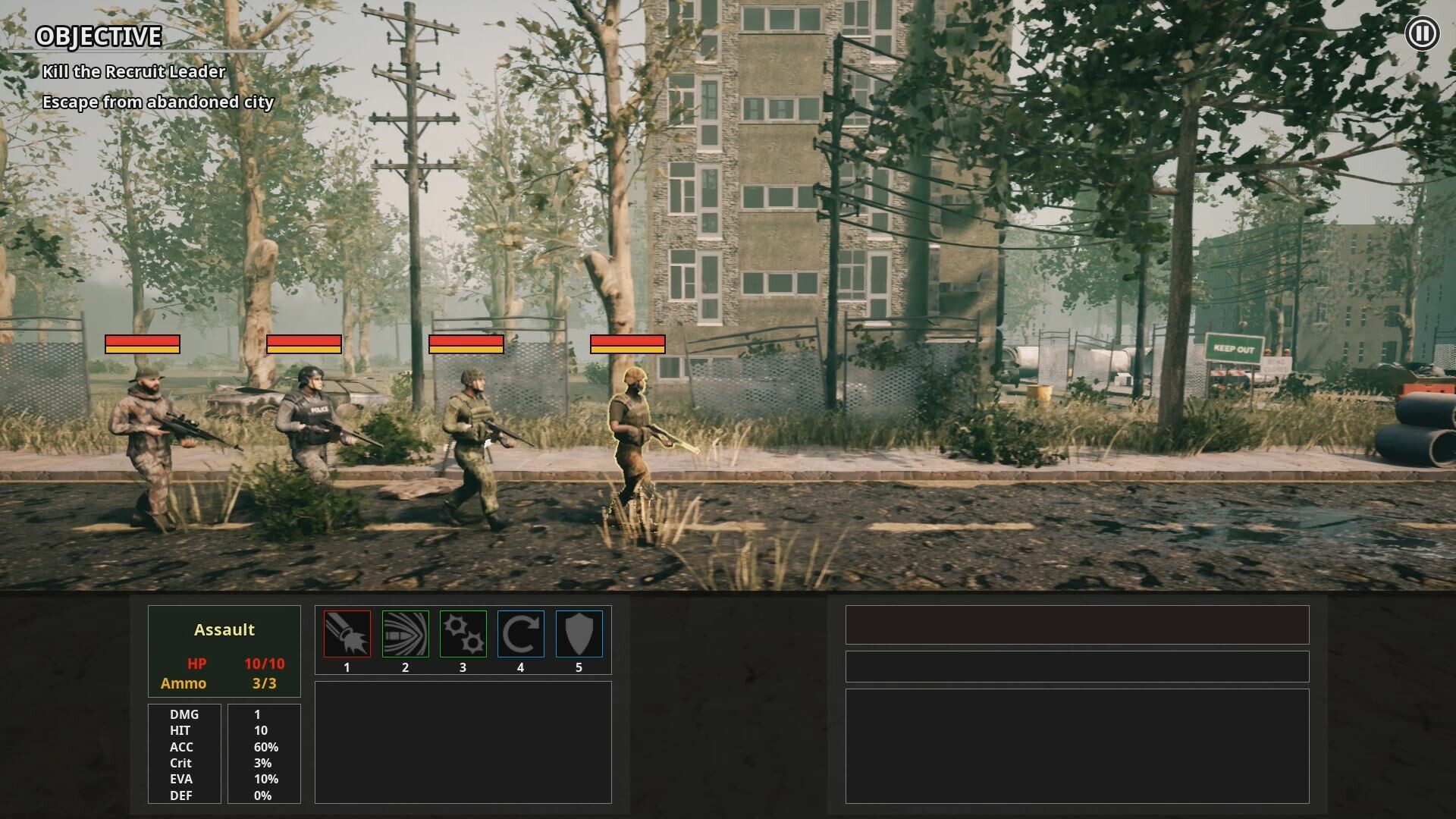Click the Escape from abandoned city objective
Screen dimensions: 1456x819
159,101
